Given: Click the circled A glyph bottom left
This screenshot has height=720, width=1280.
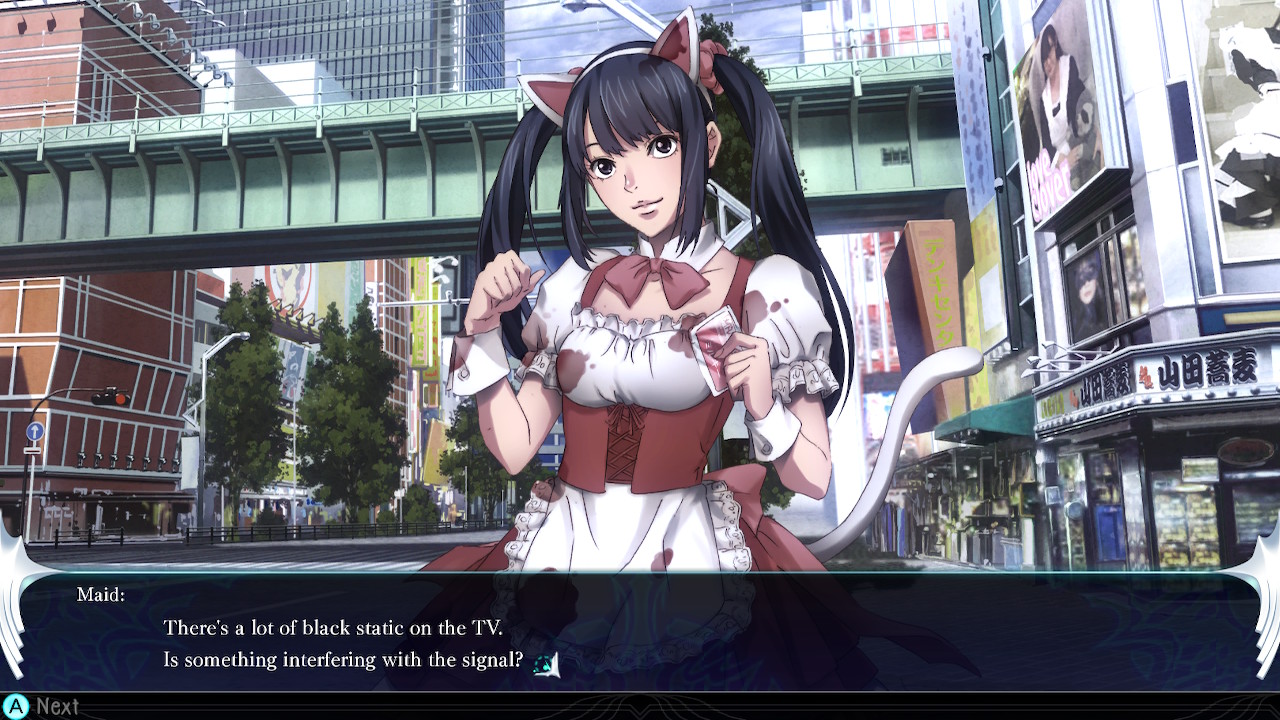Looking at the screenshot, I should click(x=15, y=707).
